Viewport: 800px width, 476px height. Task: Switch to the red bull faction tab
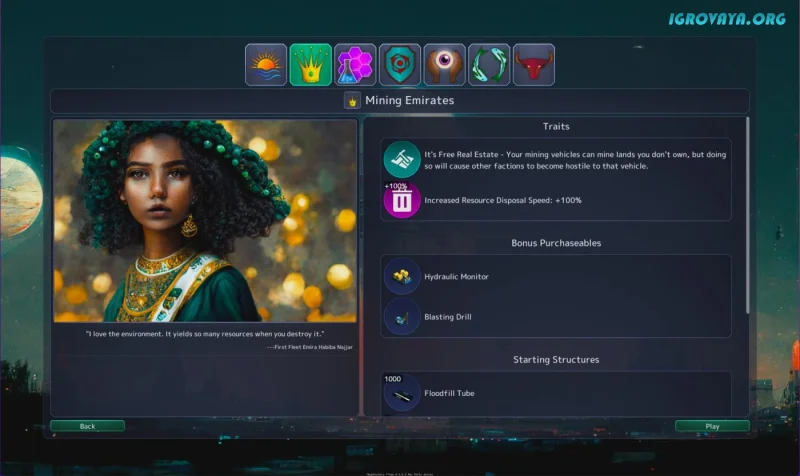pyautogui.click(x=533, y=65)
